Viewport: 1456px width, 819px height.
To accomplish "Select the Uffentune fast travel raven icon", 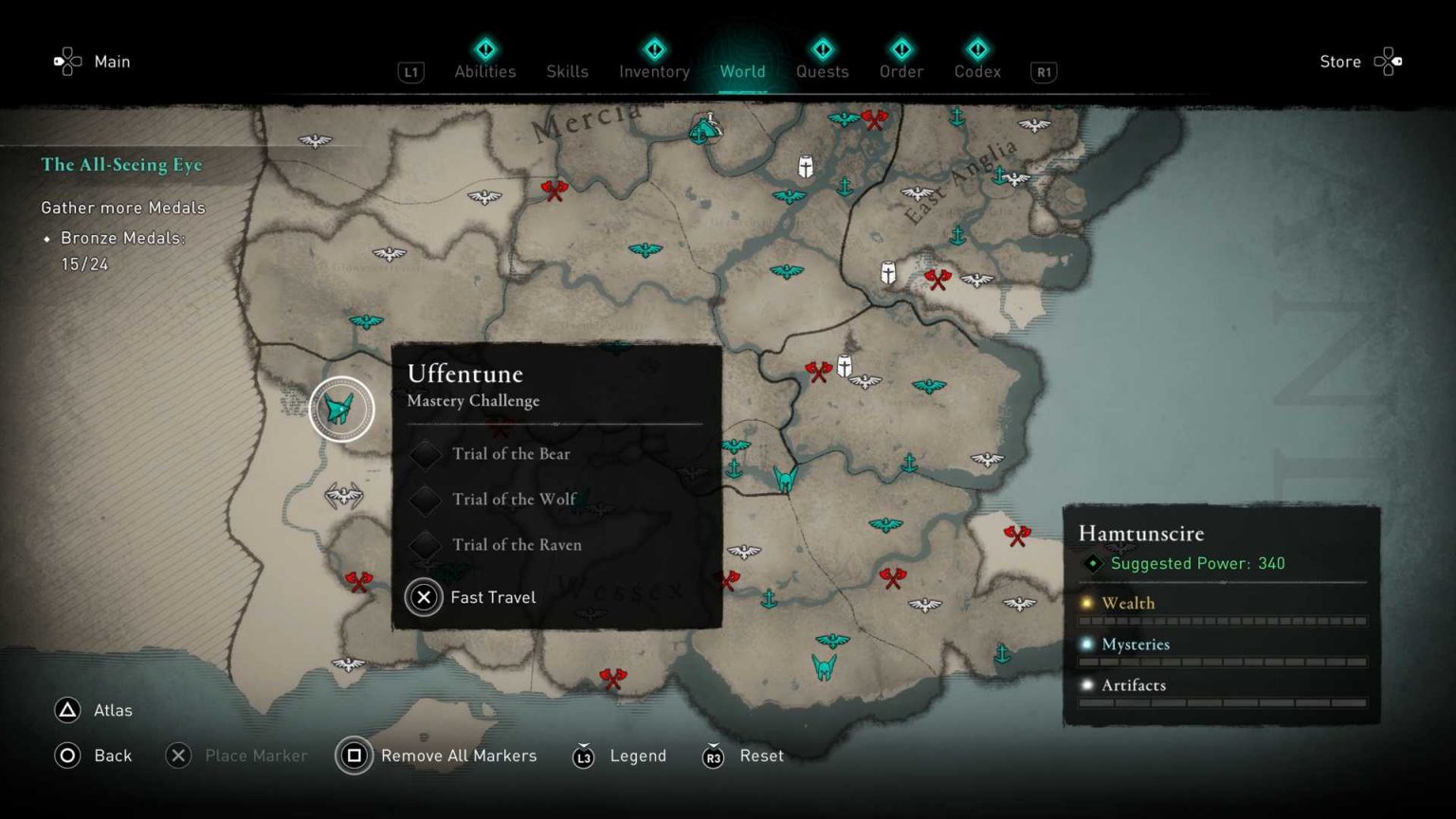I will (x=340, y=408).
